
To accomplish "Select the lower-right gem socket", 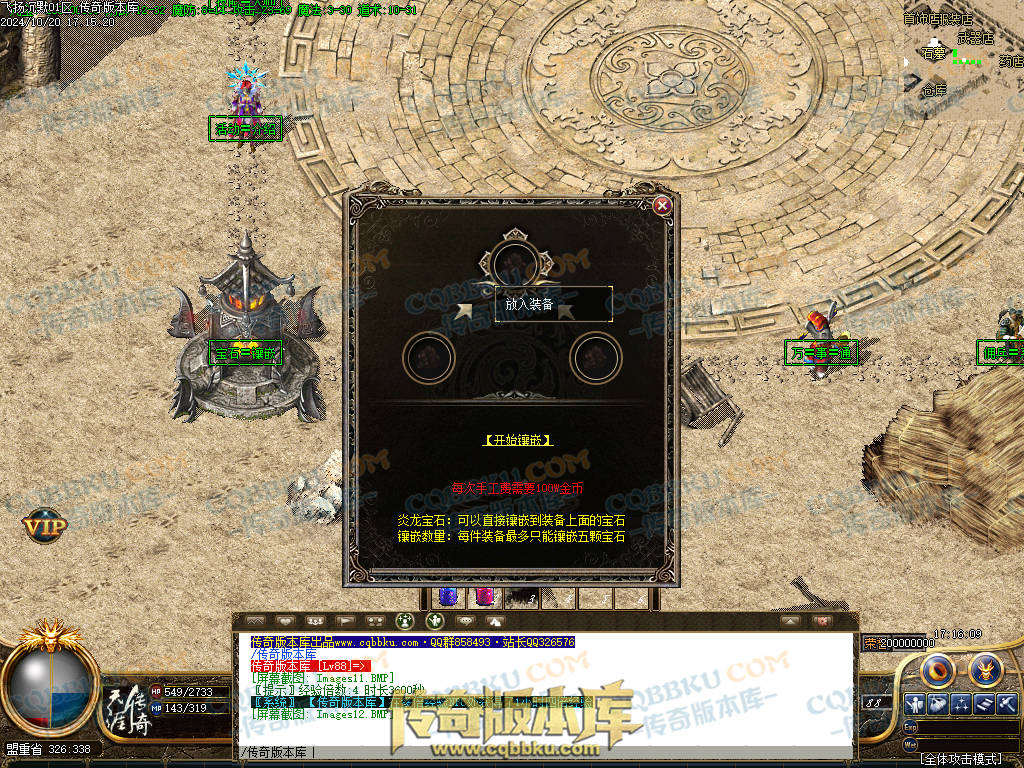I will pyautogui.click(x=596, y=357).
